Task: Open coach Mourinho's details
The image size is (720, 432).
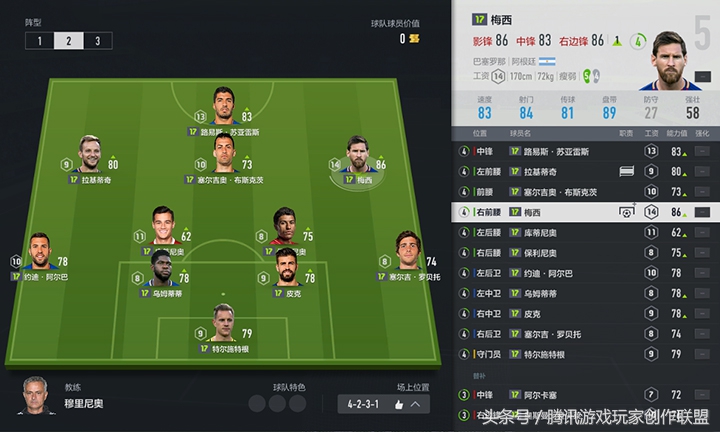Action: pyautogui.click(x=38, y=395)
